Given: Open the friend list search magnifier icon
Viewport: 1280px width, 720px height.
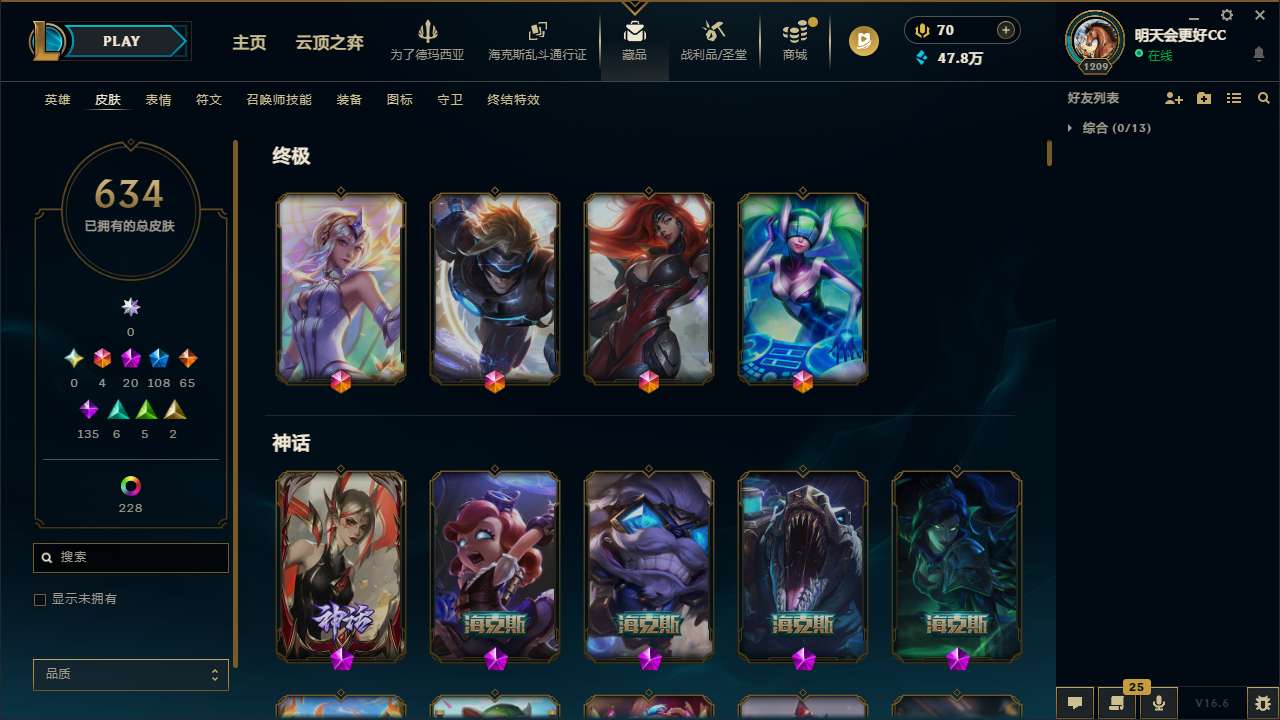Looking at the screenshot, I should [1264, 98].
